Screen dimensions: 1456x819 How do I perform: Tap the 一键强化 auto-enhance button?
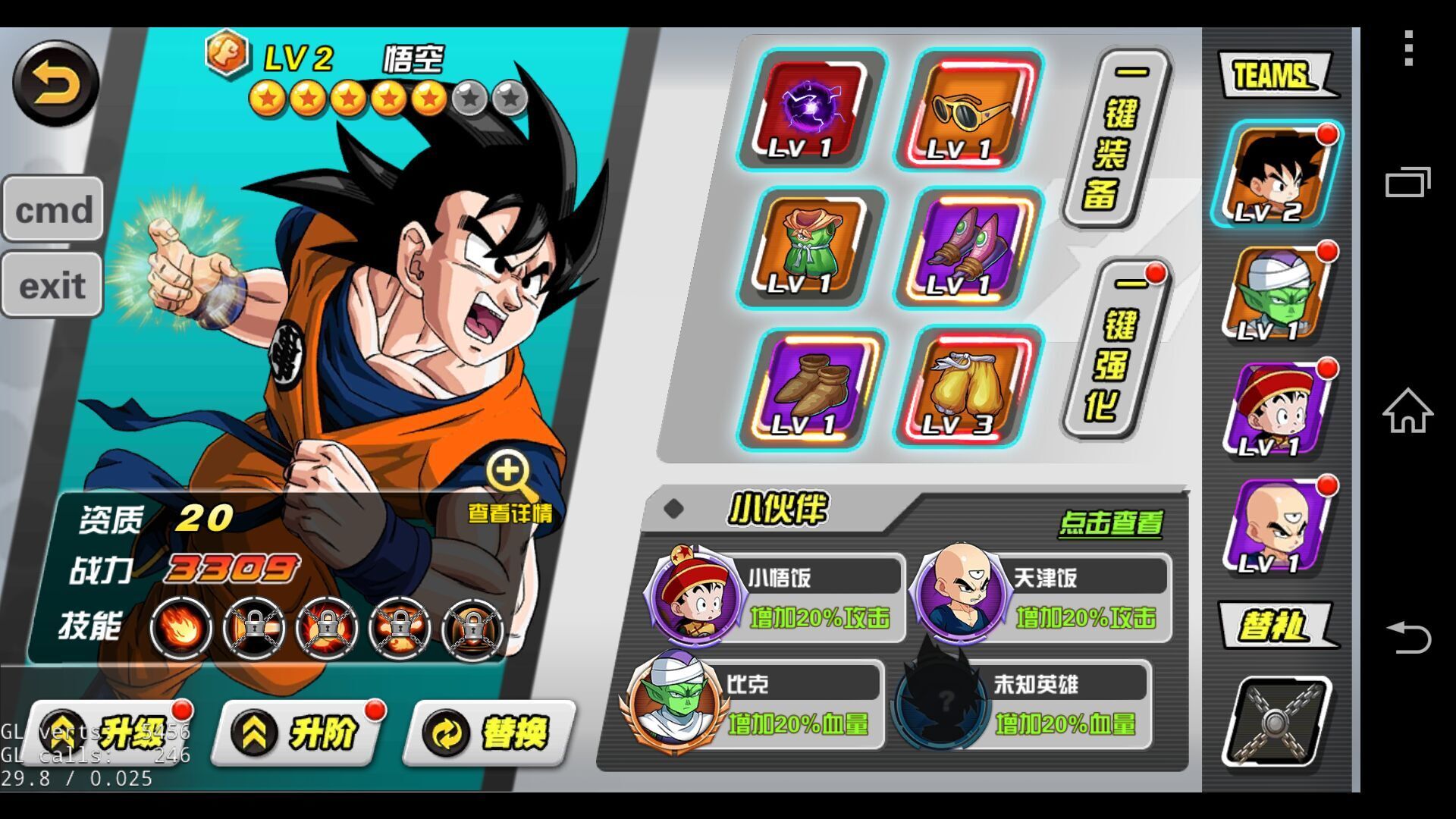(1116, 350)
